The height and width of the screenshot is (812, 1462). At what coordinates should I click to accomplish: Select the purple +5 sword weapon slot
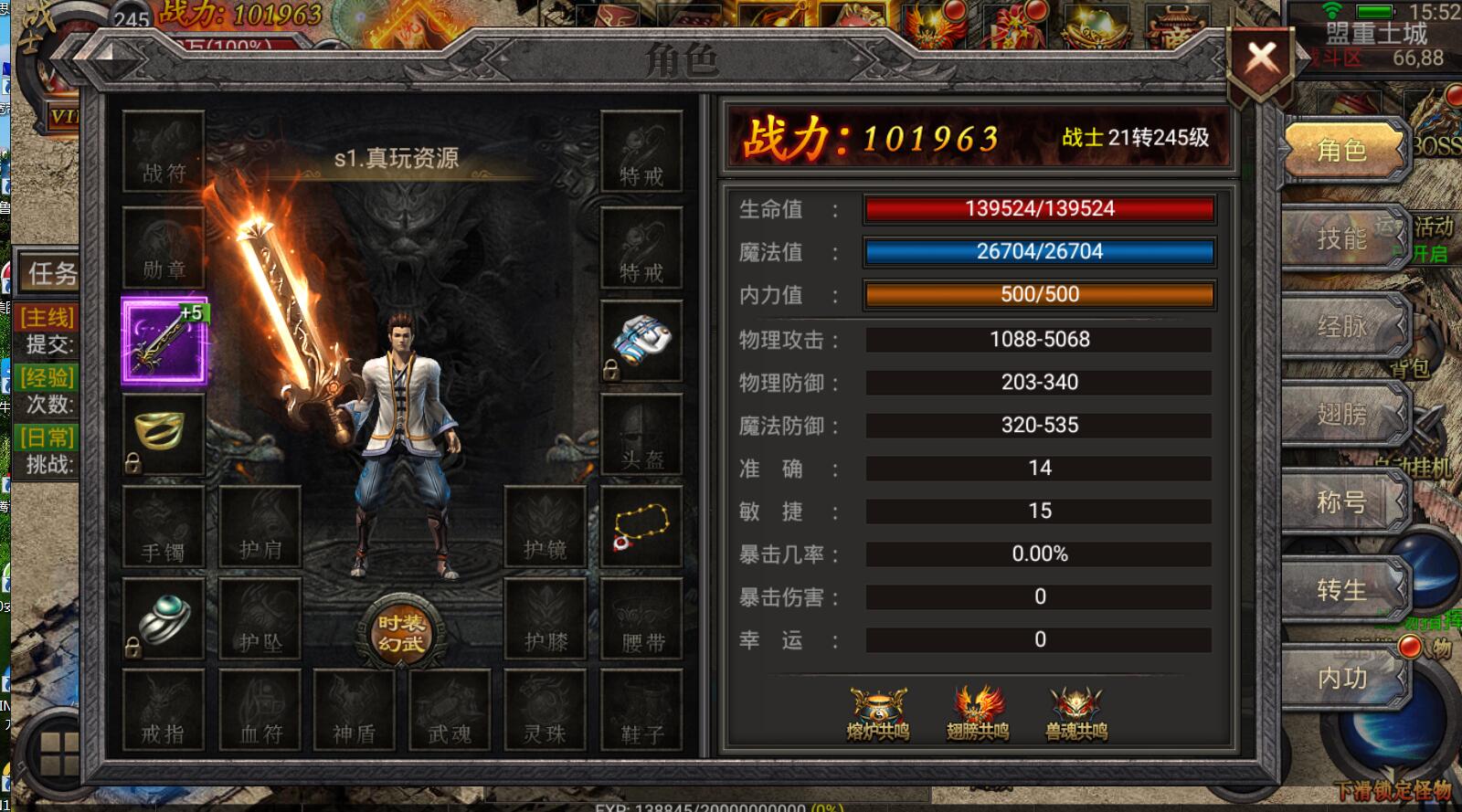(164, 342)
